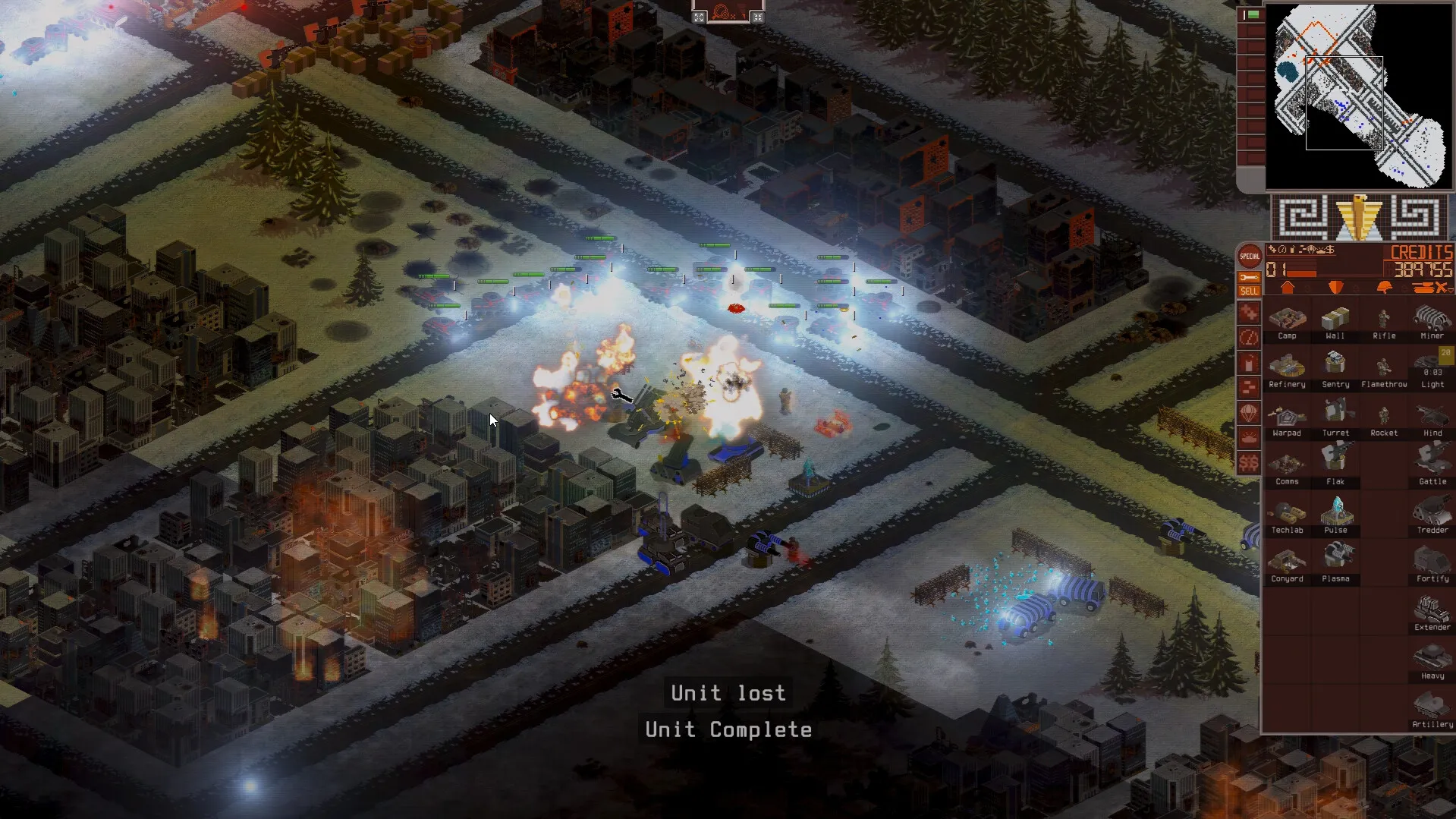Switch to the infantry helmet tab
Image resolution: width=1456 pixels, height=819 pixels.
pyautogui.click(x=1385, y=287)
